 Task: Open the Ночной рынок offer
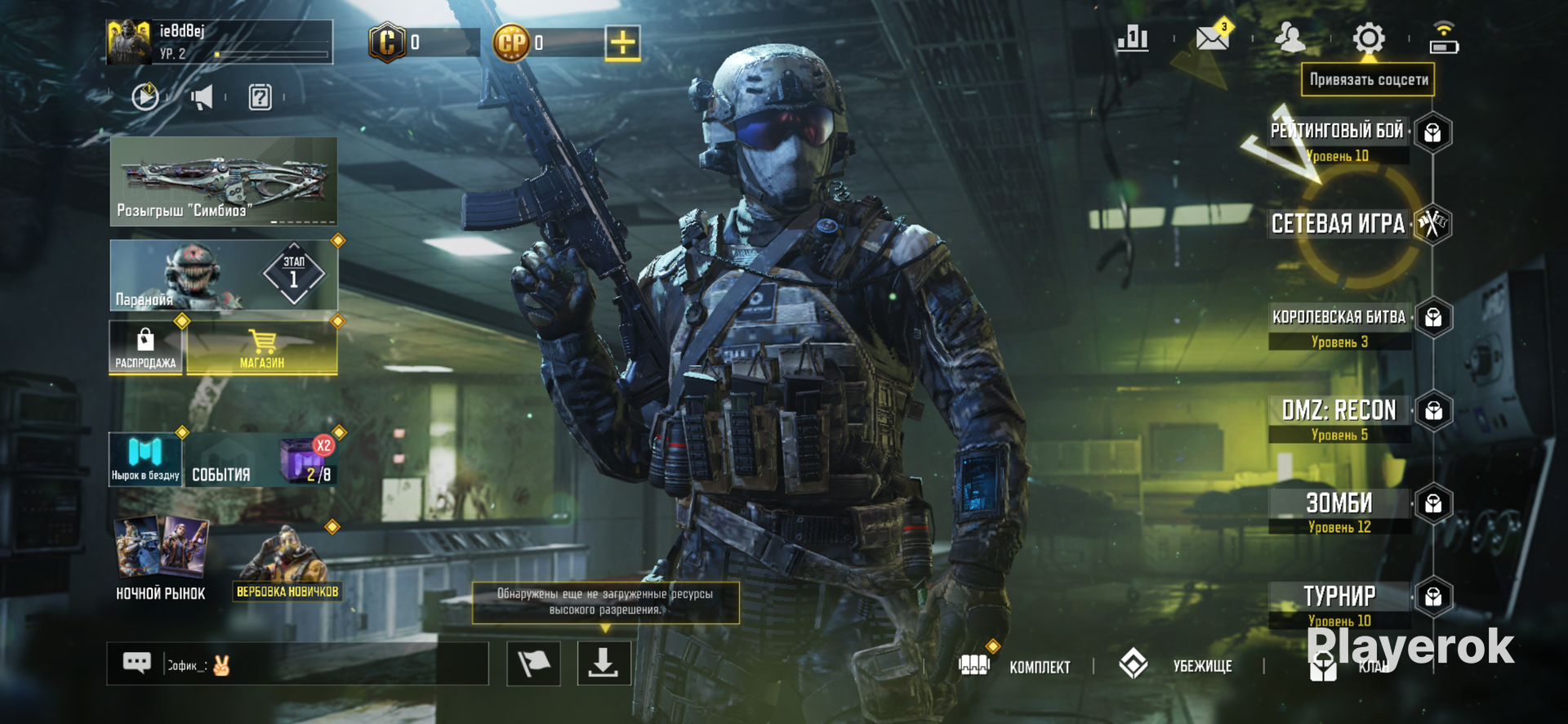click(161, 560)
